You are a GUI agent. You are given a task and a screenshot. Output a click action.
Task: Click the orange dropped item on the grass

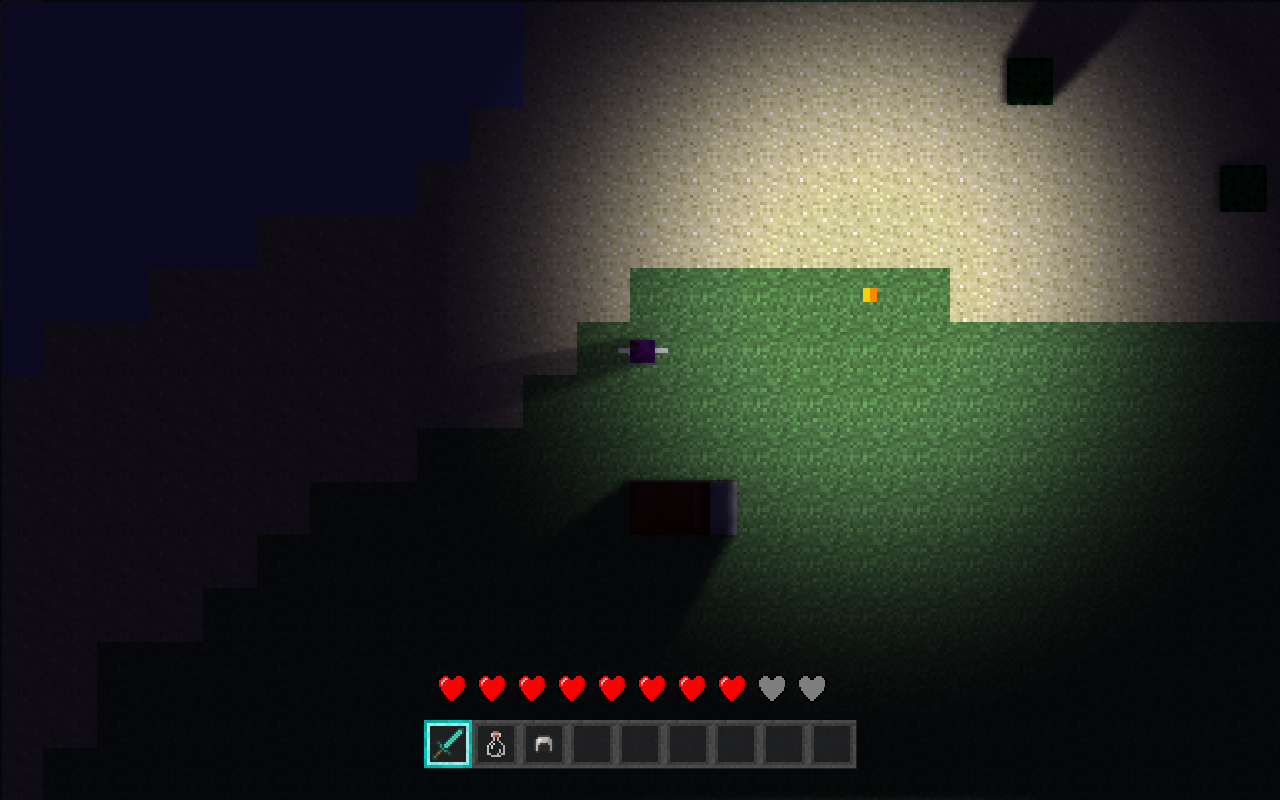[x=869, y=295]
